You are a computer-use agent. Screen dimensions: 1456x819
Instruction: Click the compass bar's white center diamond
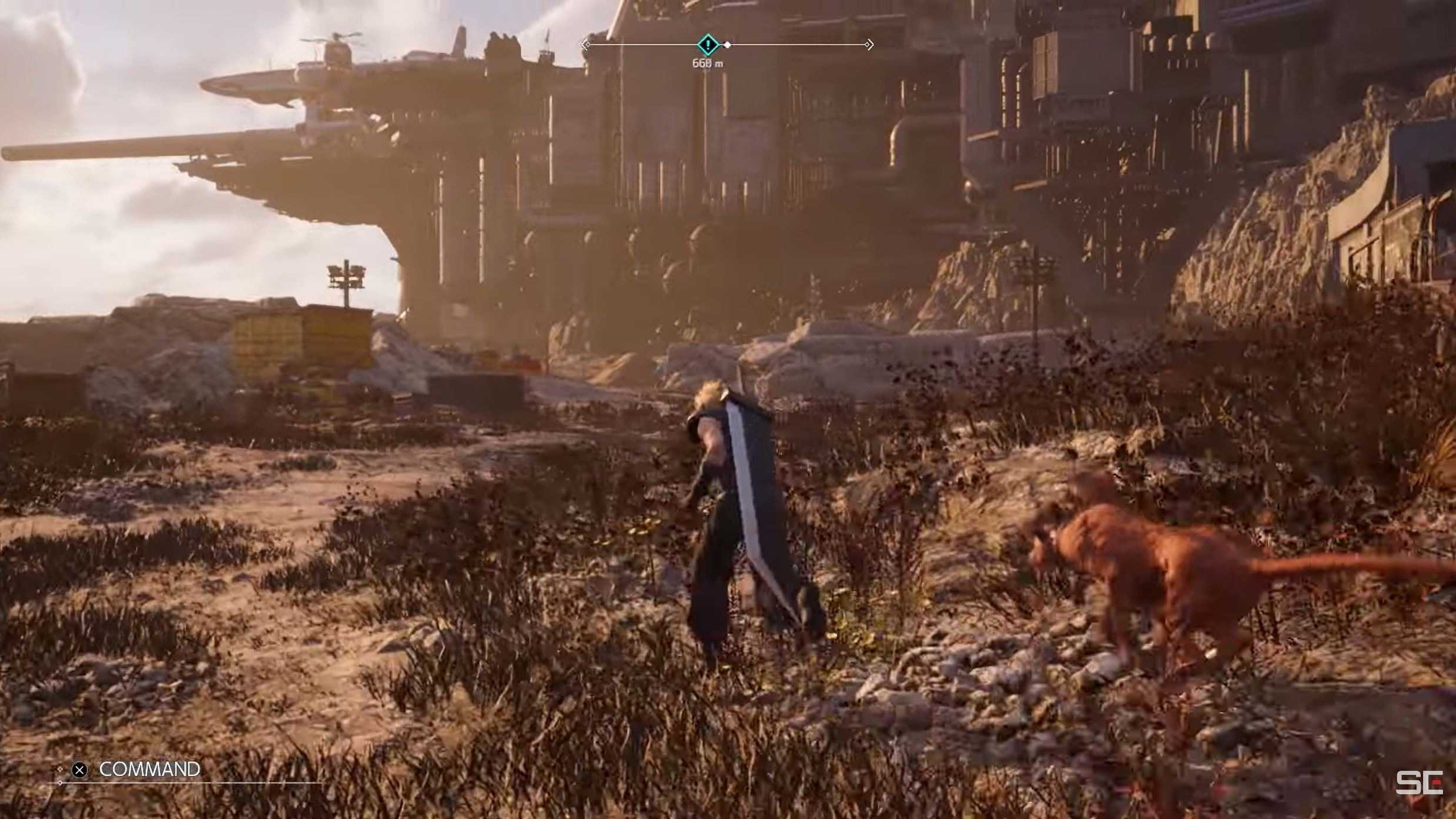point(728,45)
